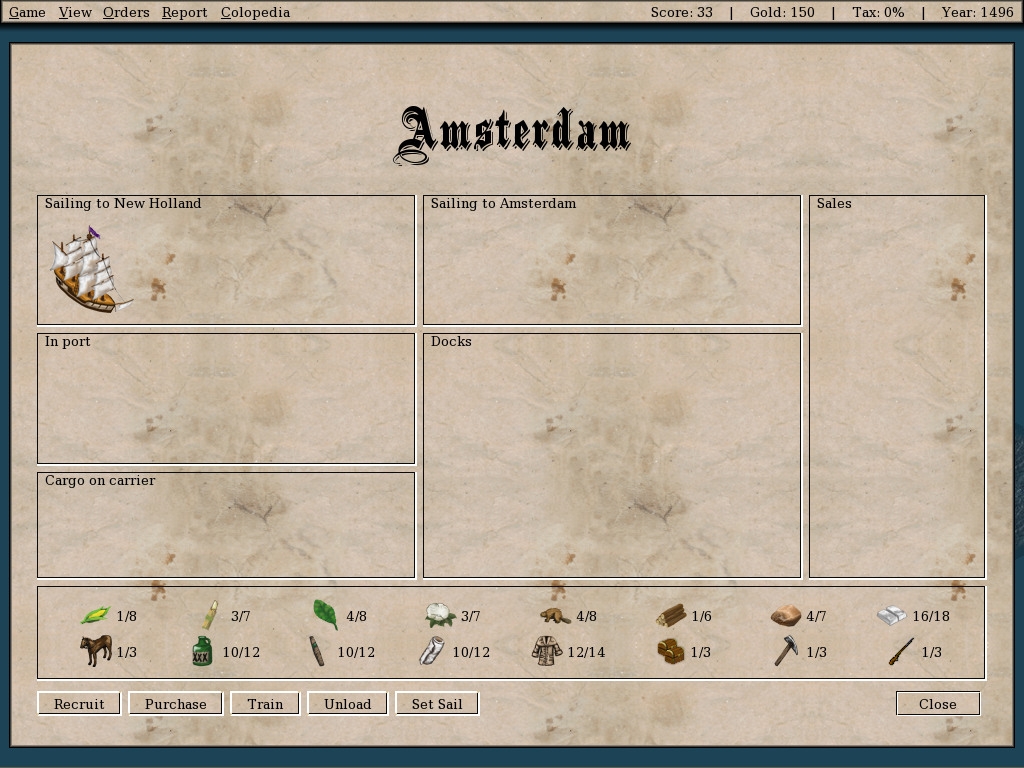Open the Orders menu
The width and height of the screenshot is (1024, 768).
126,12
